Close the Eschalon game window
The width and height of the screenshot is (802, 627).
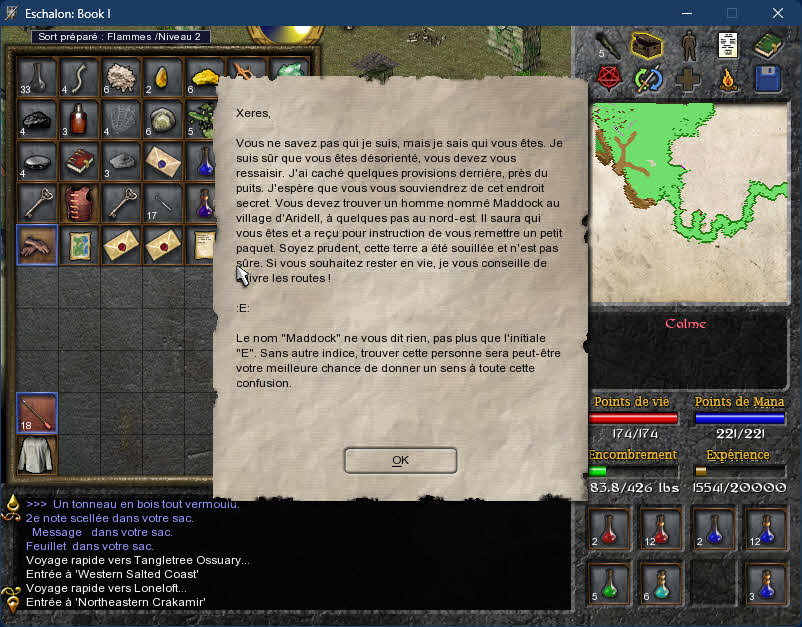coord(778,13)
